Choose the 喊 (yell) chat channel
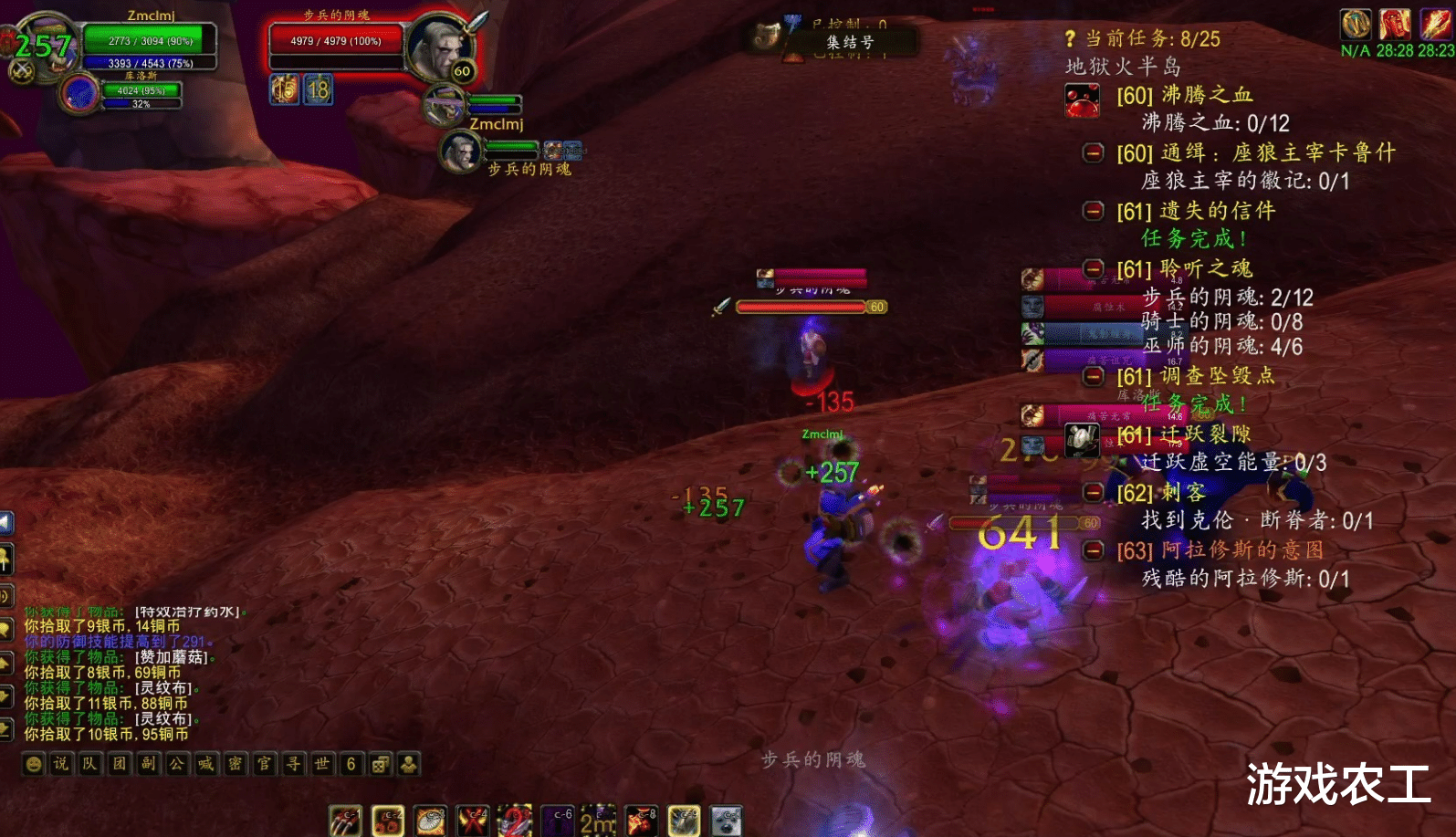 206,764
